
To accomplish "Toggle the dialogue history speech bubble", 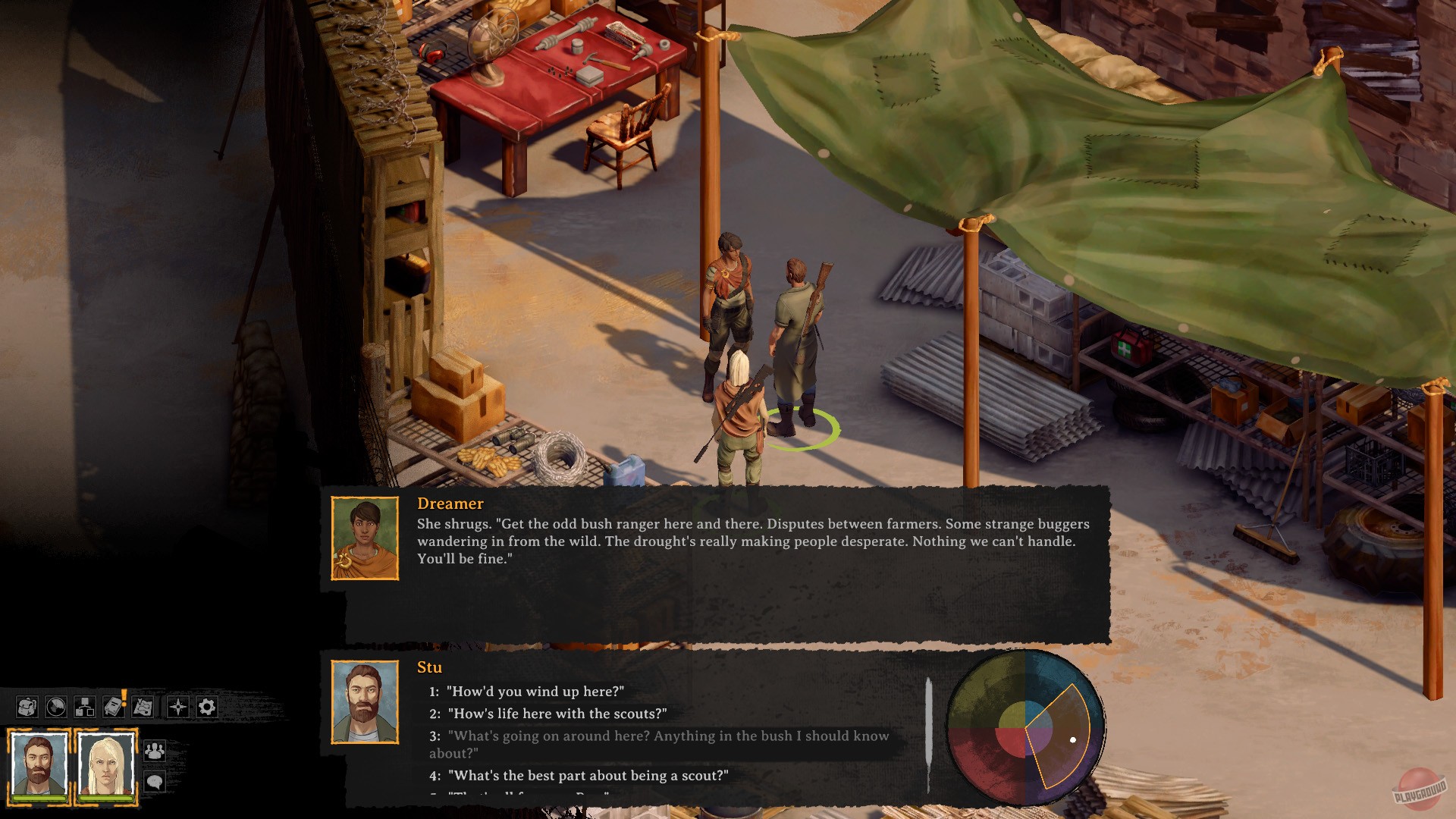I will tap(155, 781).
